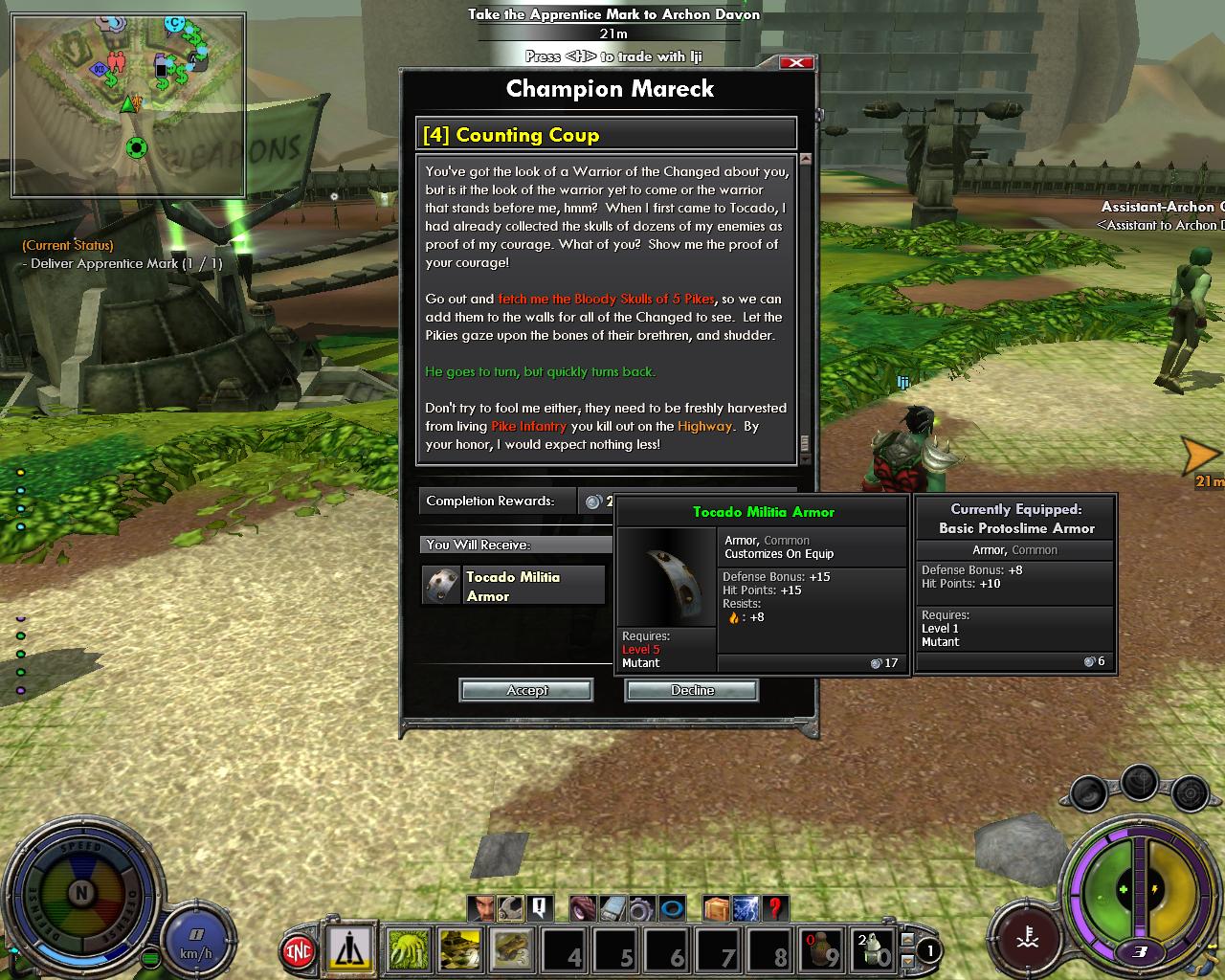Open help with the red question mark
This screenshot has height=980, width=1225.
tap(775, 907)
